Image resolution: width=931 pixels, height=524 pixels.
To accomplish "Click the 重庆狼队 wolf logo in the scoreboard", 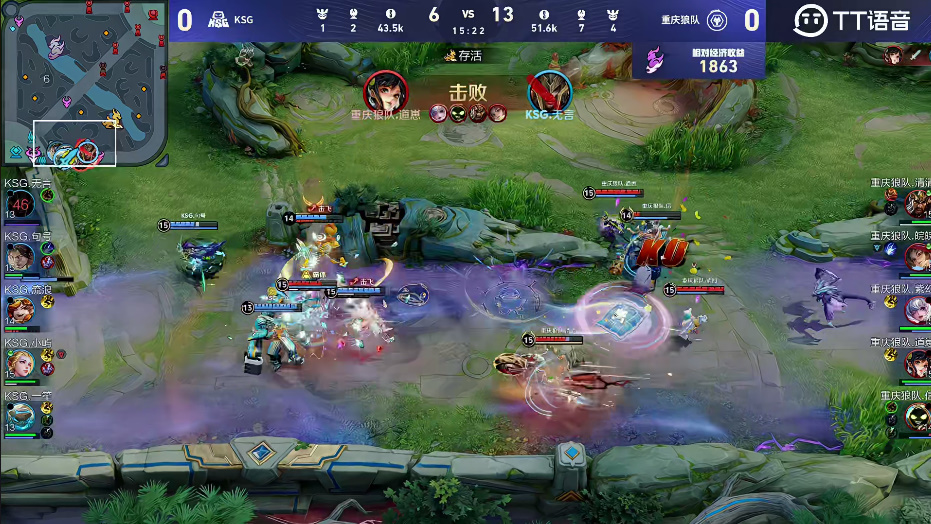I will 716,20.
